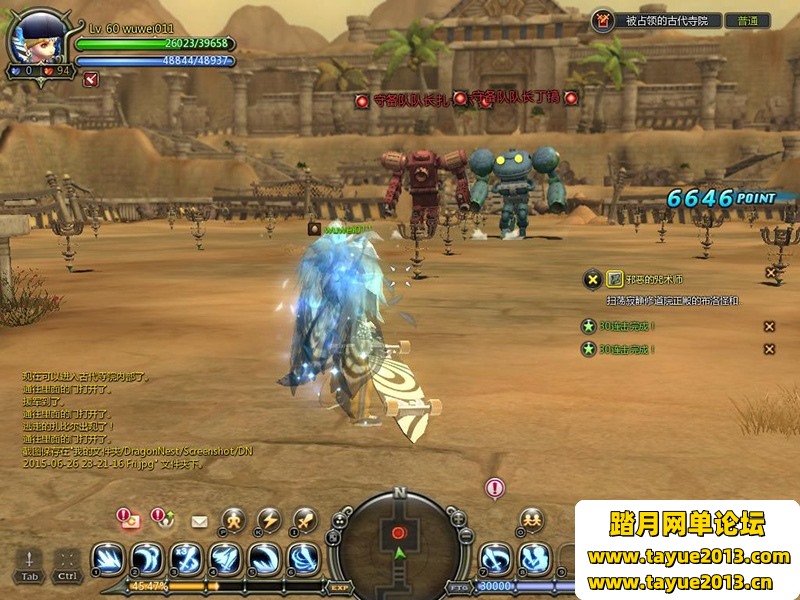The image size is (800, 600).
Task: Open the lightning bolt skill menu icon
Action: point(269,520)
